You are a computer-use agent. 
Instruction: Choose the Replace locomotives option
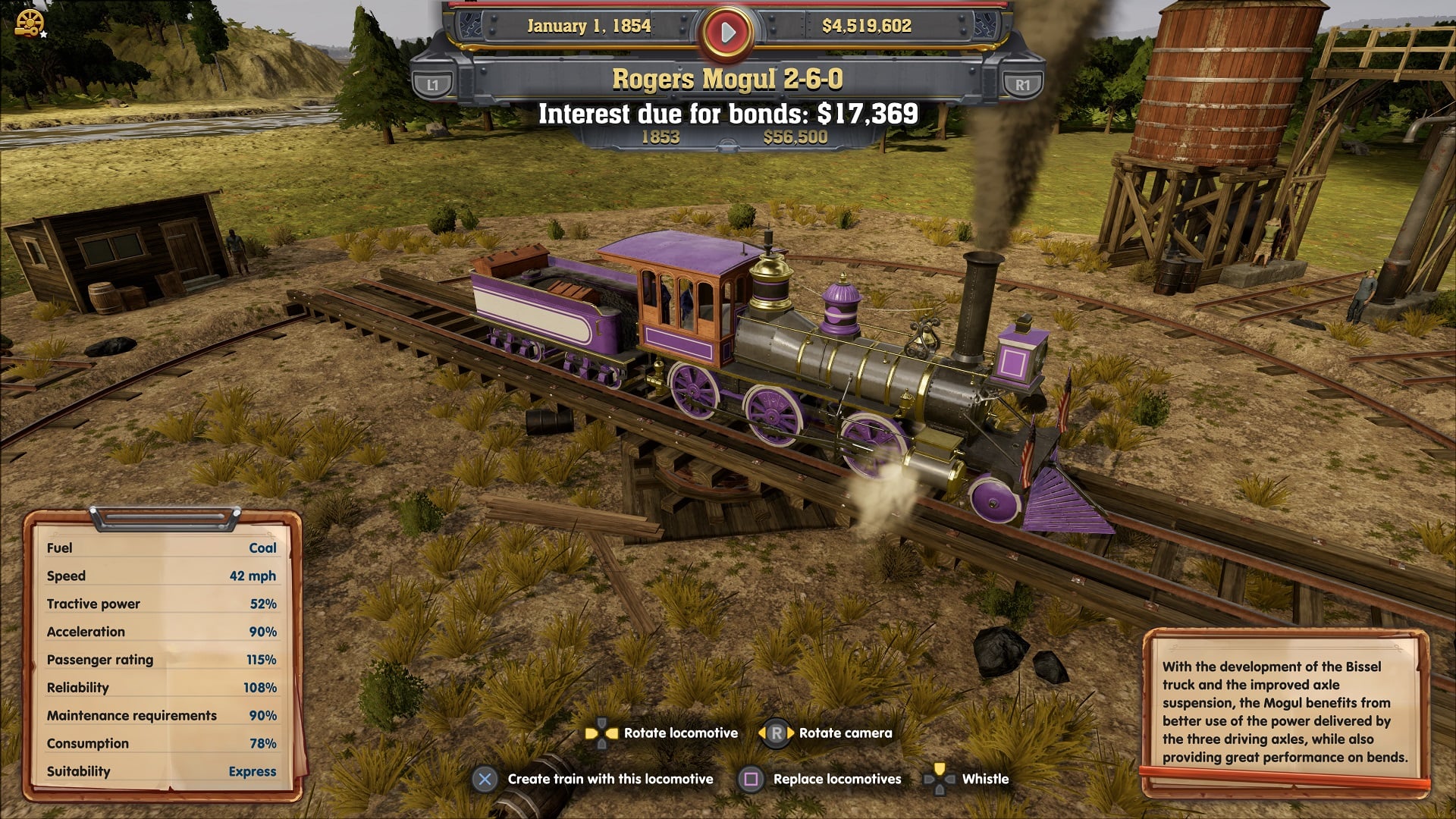836,779
